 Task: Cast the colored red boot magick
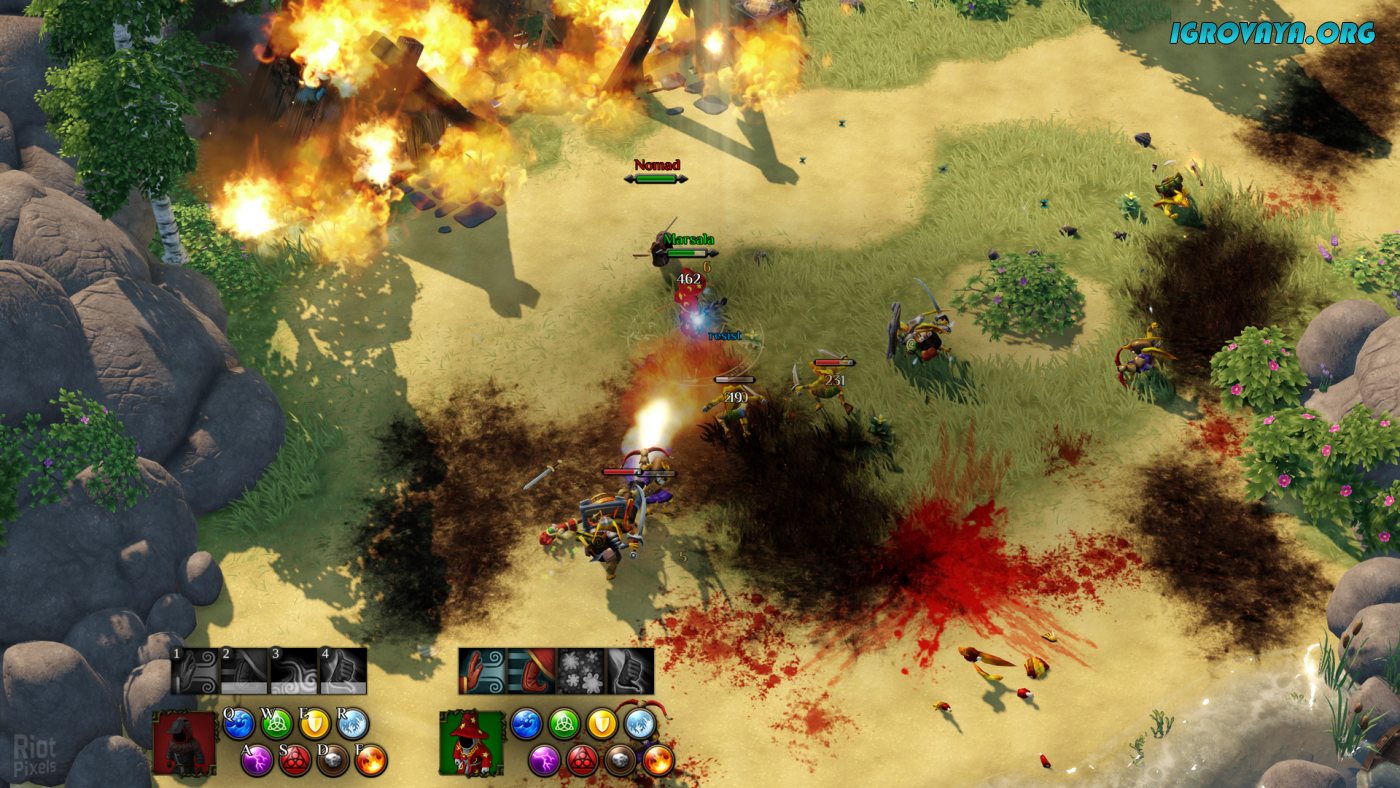532,671
